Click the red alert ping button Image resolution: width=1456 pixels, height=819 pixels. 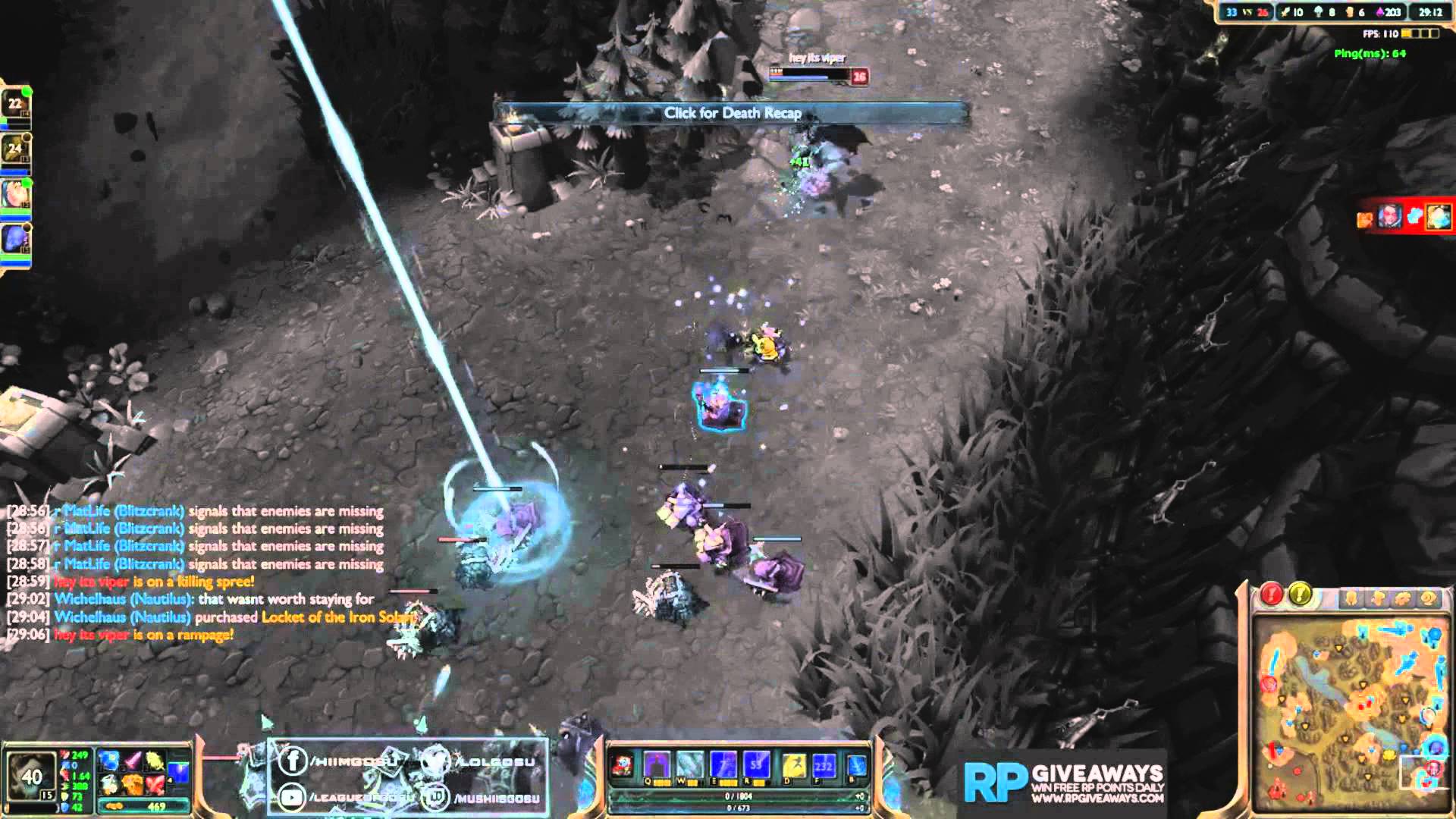(x=1272, y=595)
